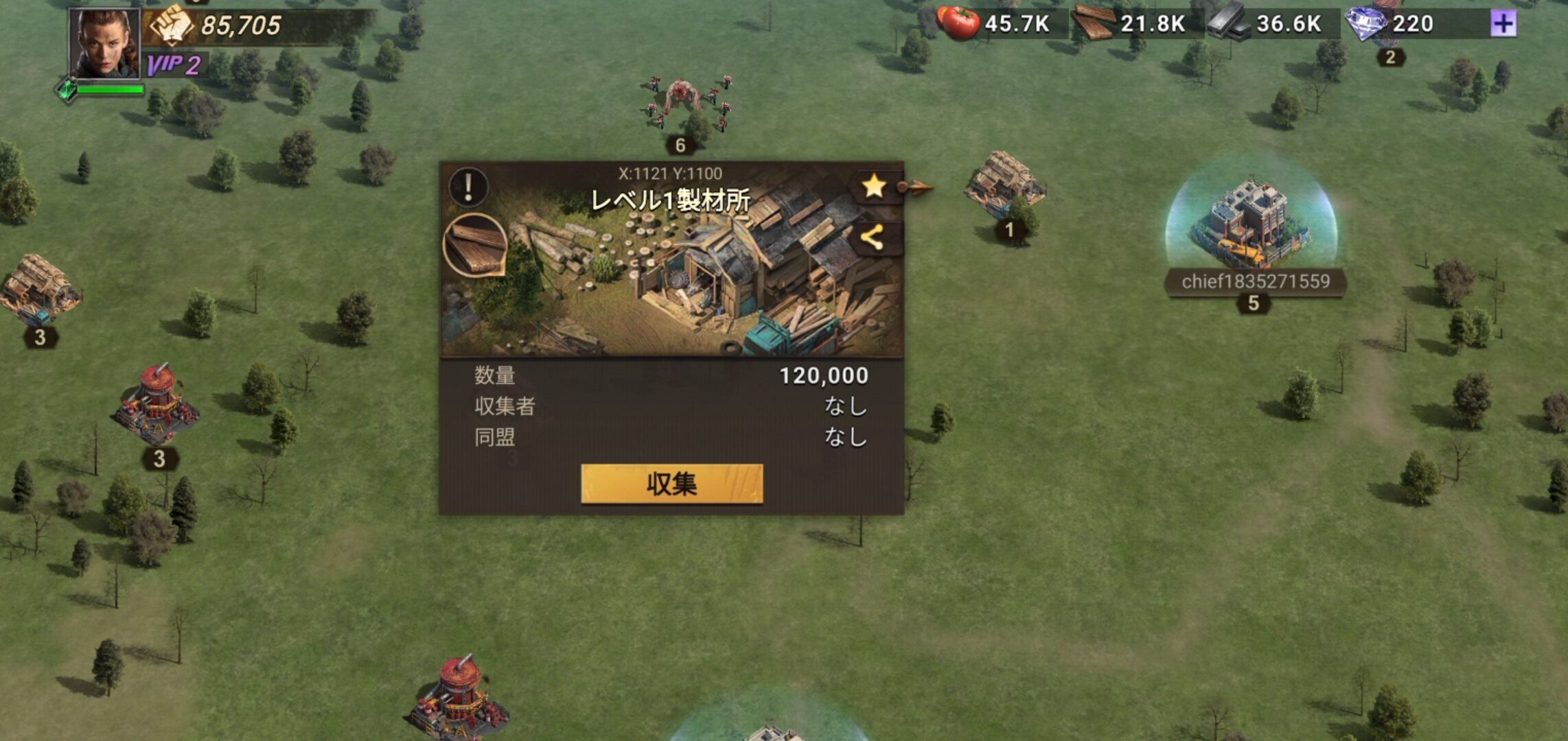Bookmark the sawmill with the star icon
Screen dimensions: 1568x741
tap(873, 186)
